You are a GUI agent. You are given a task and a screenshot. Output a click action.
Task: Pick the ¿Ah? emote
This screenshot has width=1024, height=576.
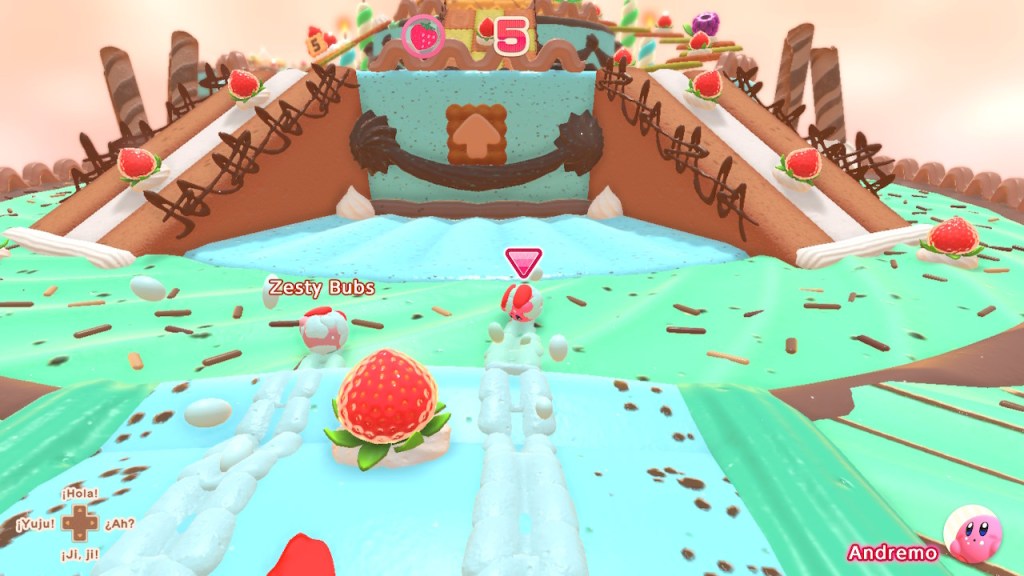click(120, 523)
